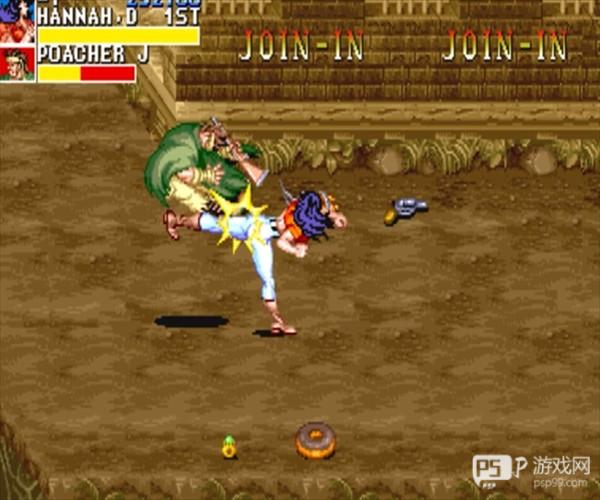This screenshot has height=500, width=600.
Task: Select the Poacher J enemy portrait
Action: coord(17,63)
